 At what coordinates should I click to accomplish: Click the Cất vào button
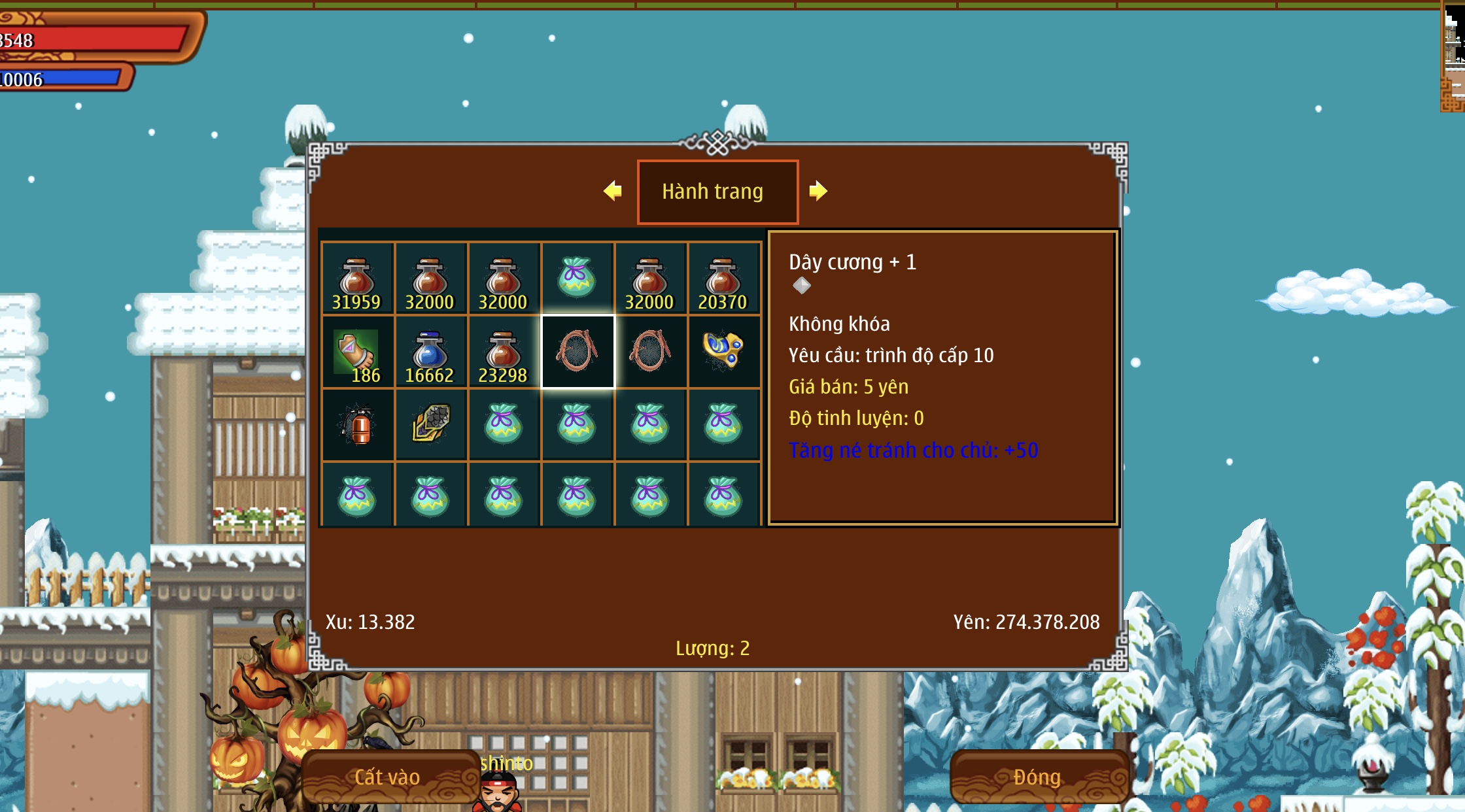click(388, 777)
